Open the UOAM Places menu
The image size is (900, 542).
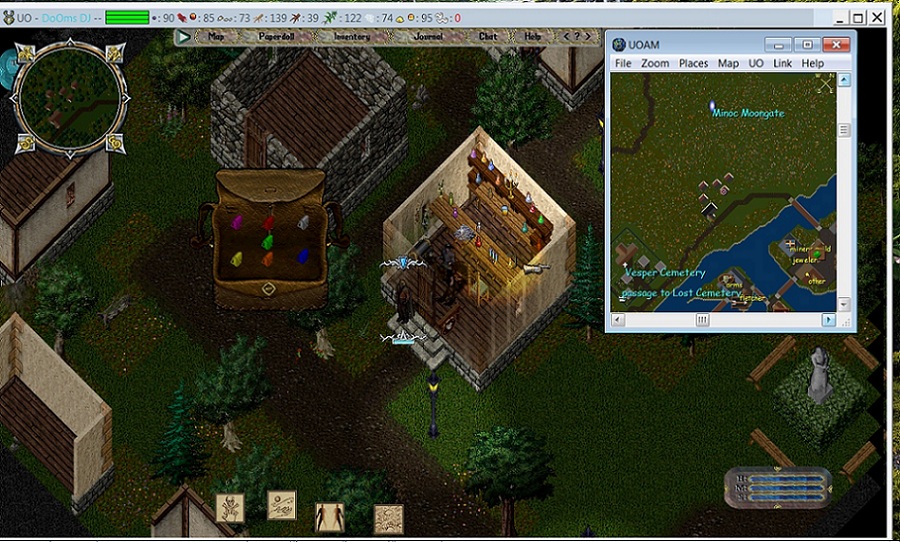tap(693, 63)
